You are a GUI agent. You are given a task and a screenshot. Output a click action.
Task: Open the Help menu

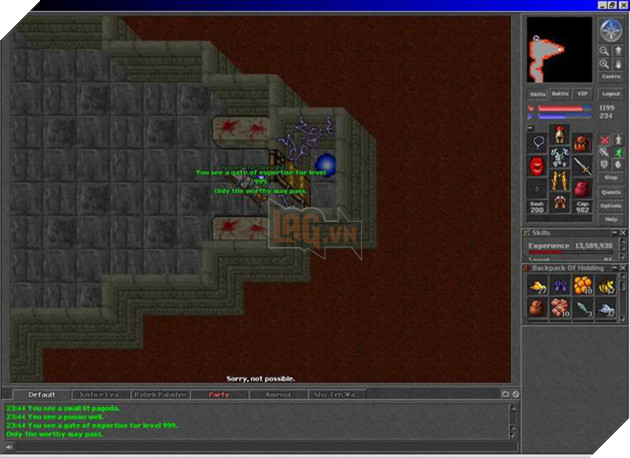pyautogui.click(x=610, y=219)
